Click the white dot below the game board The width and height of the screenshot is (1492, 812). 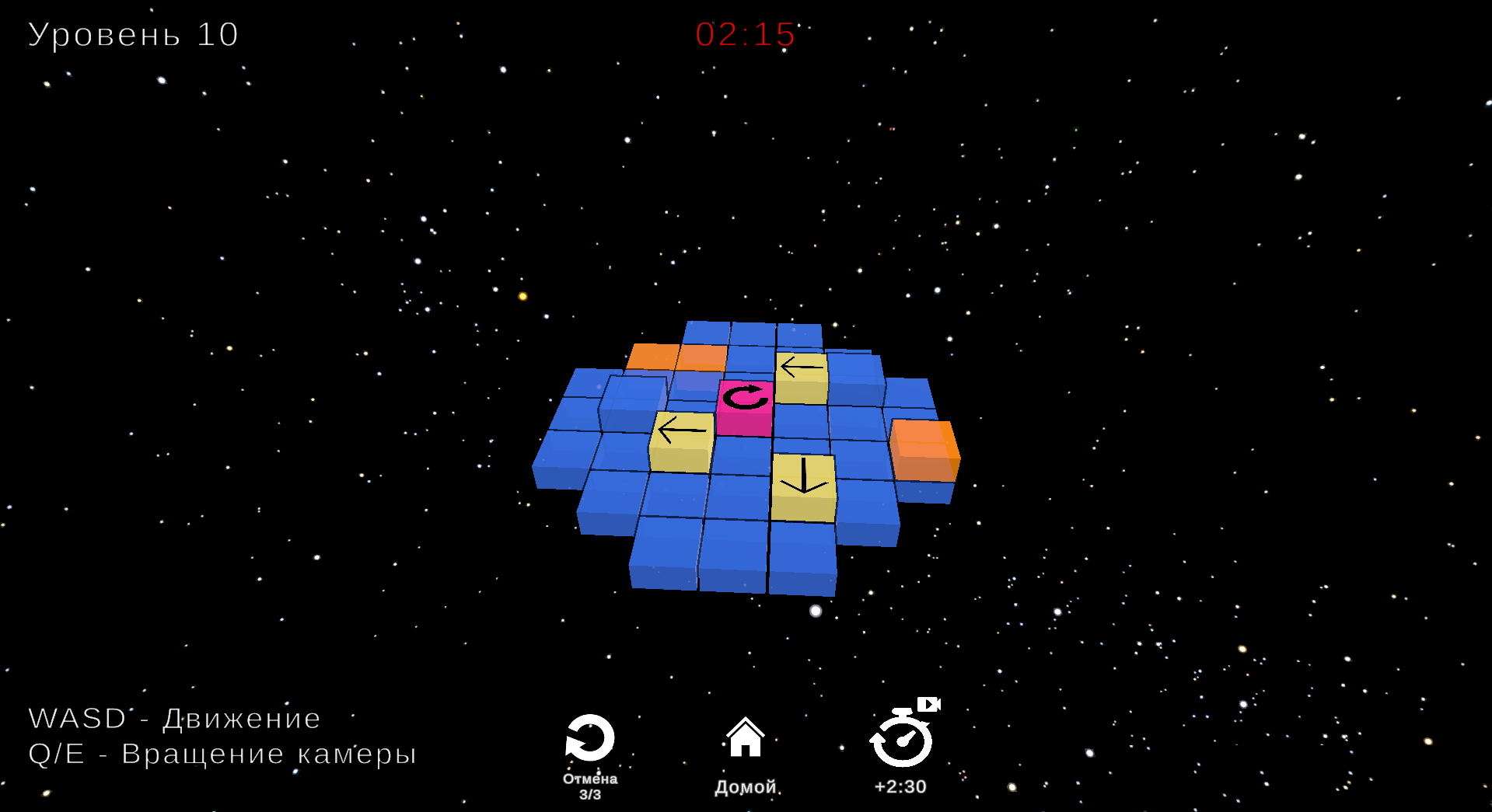(x=815, y=611)
